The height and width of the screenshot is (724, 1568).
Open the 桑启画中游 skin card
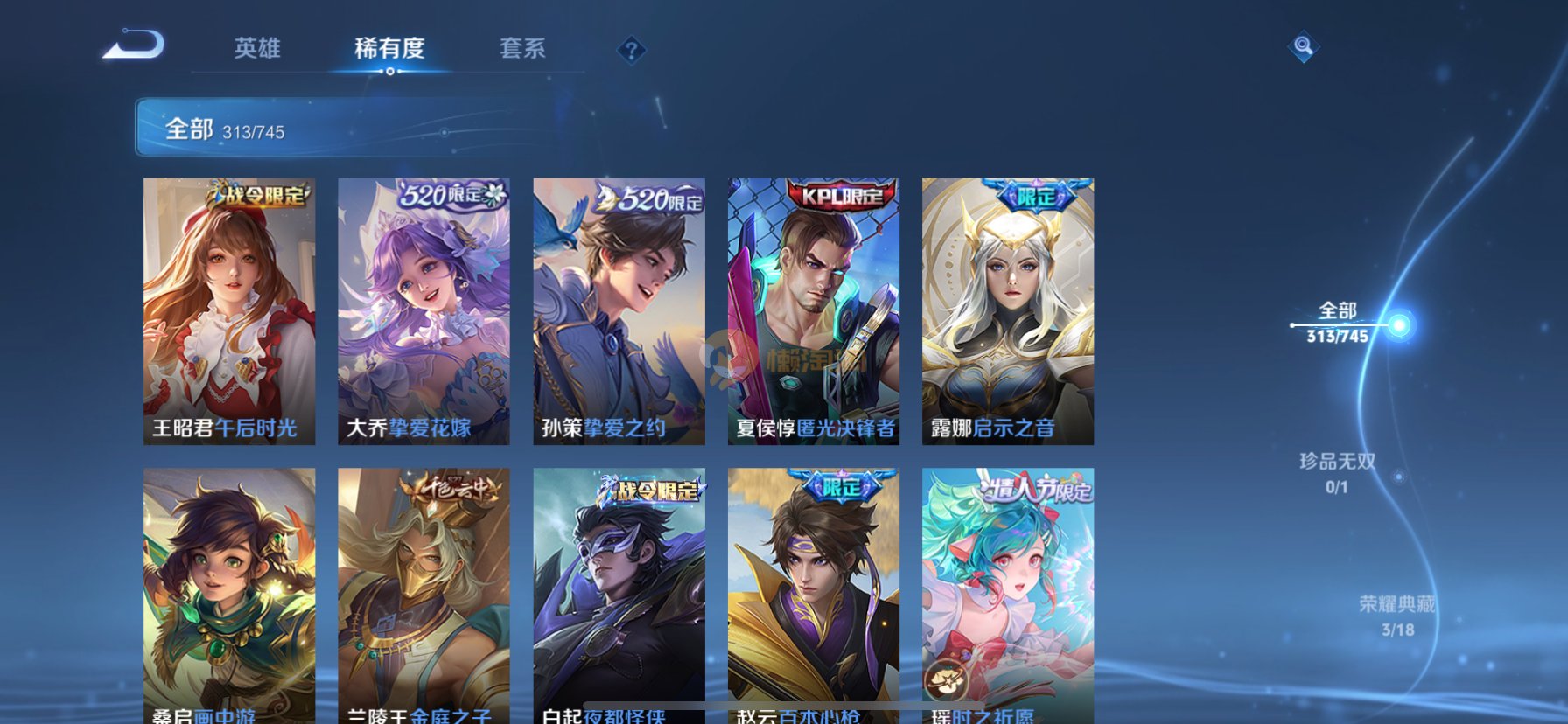click(229, 595)
